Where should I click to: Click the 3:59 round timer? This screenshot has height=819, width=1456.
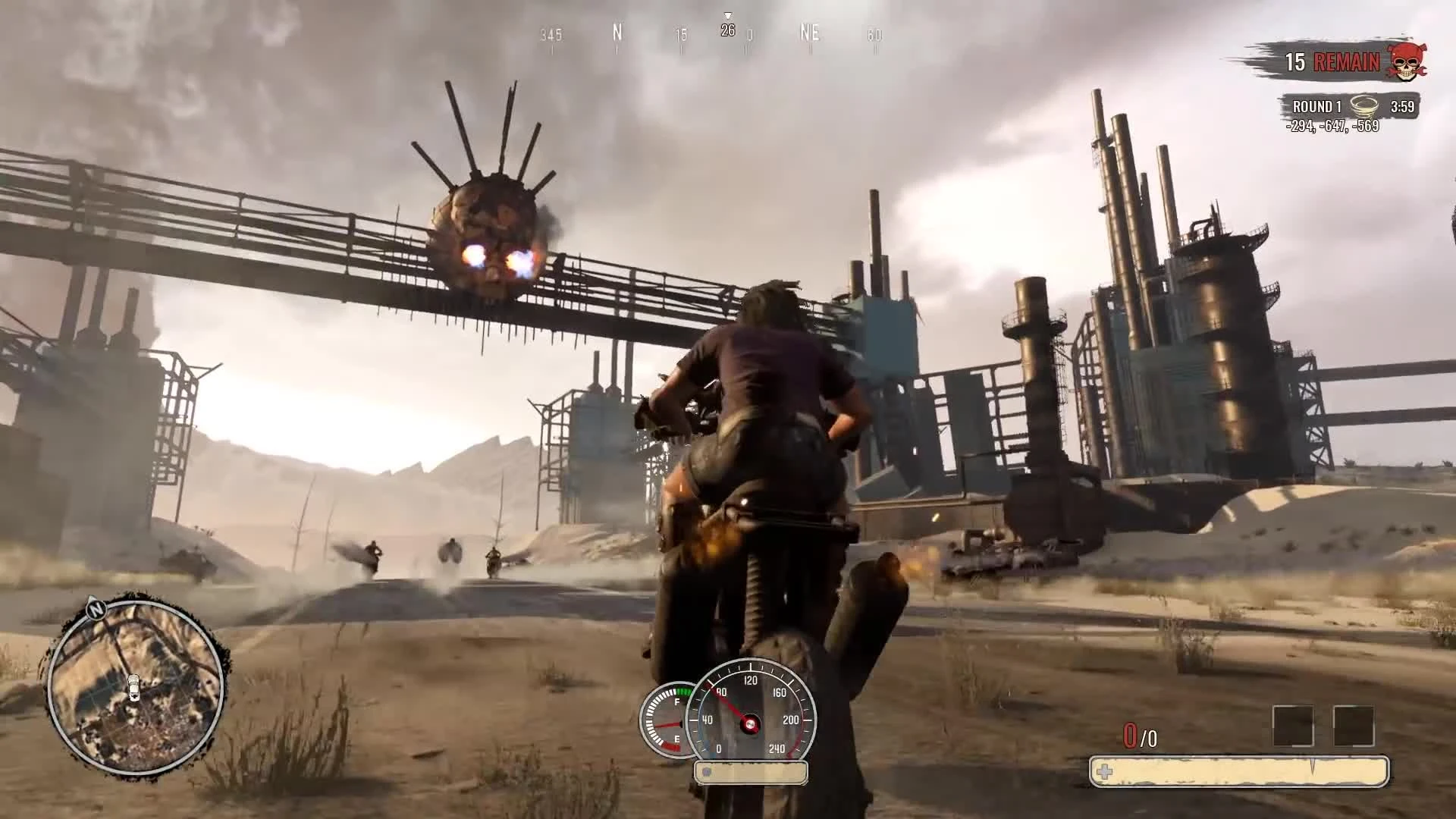(1402, 107)
